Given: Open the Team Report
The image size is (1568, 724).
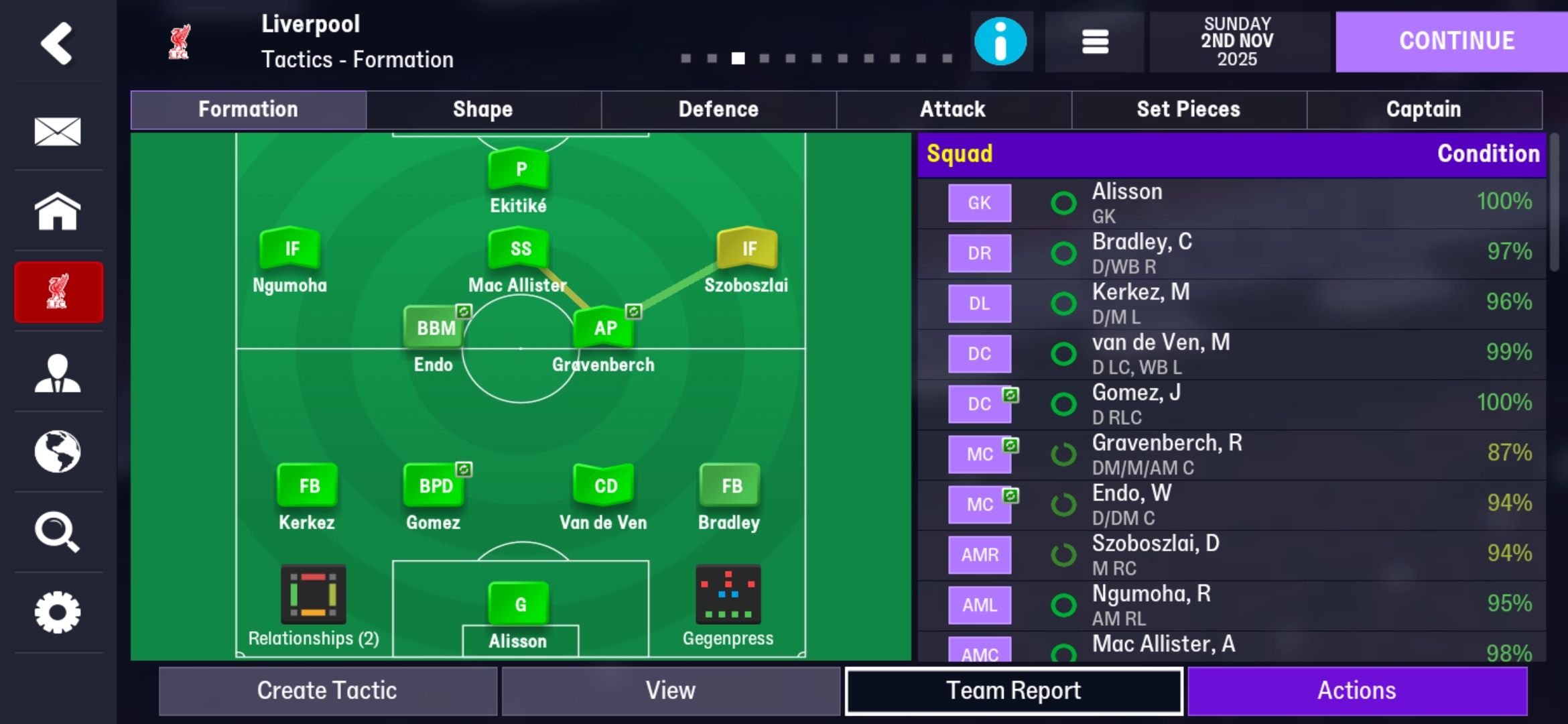Looking at the screenshot, I should tap(1014, 689).
